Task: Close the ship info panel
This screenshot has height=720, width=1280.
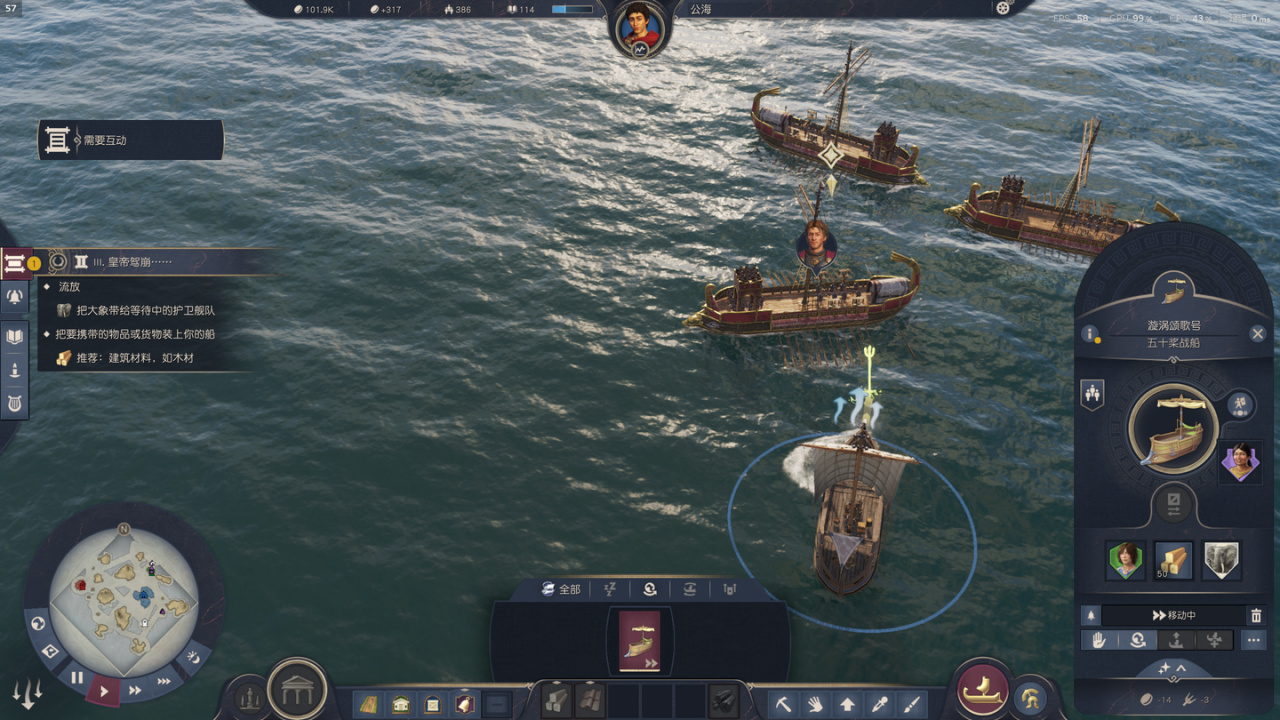Action: coord(1257,334)
